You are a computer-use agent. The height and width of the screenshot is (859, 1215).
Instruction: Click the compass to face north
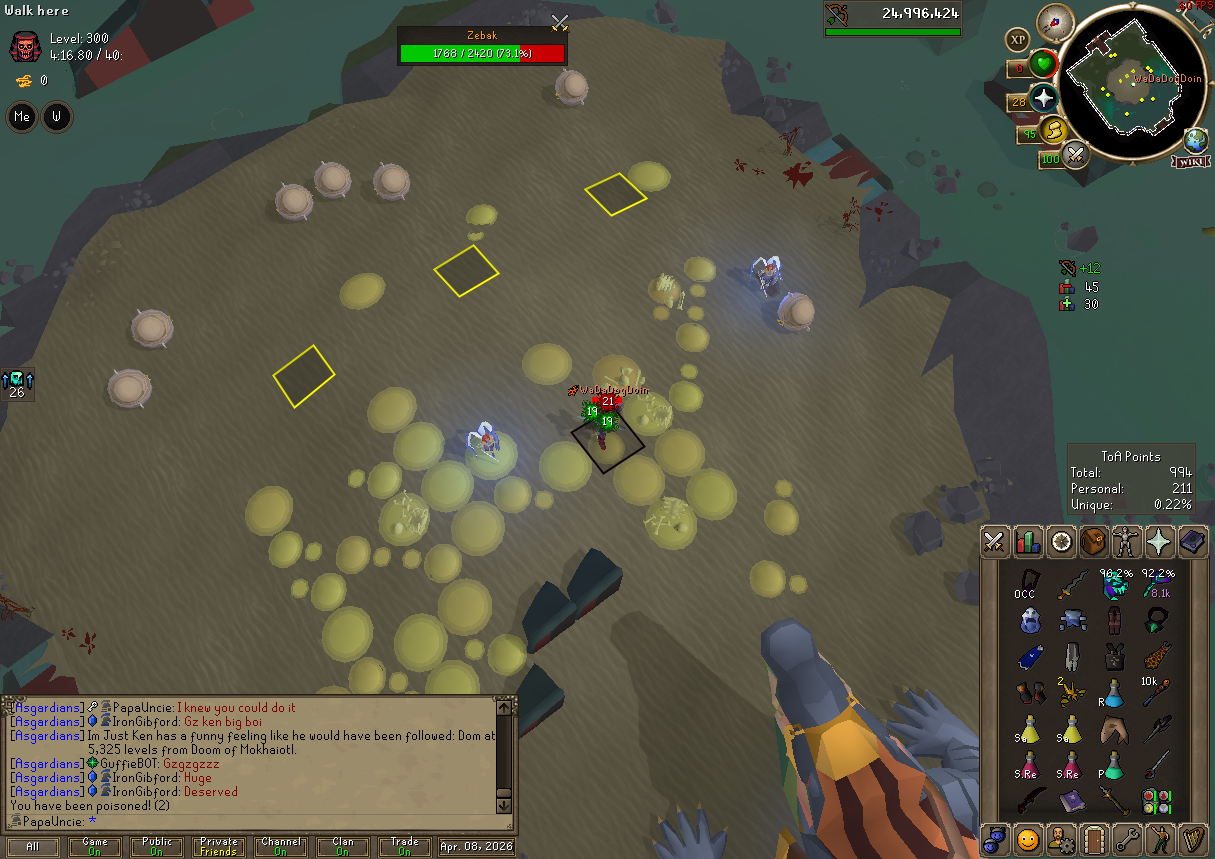(1055, 20)
